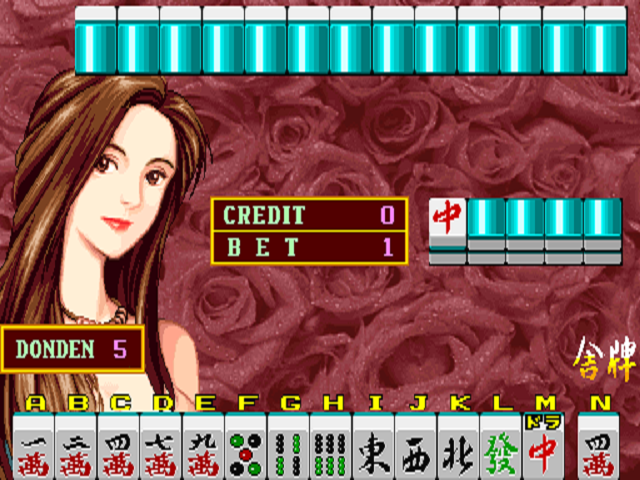640x480 pixels.
Task: Discard the one-wan tile labeled A
Action: (x=35, y=448)
